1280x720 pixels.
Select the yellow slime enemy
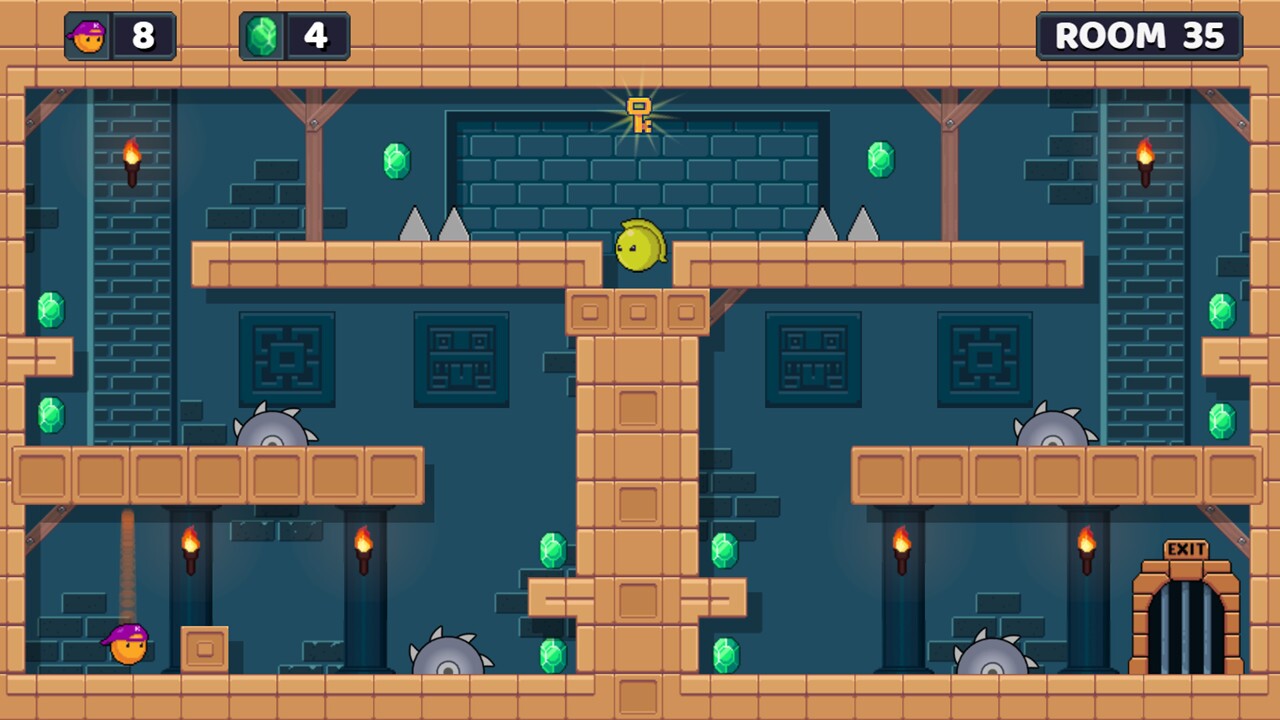pyautogui.click(x=637, y=245)
